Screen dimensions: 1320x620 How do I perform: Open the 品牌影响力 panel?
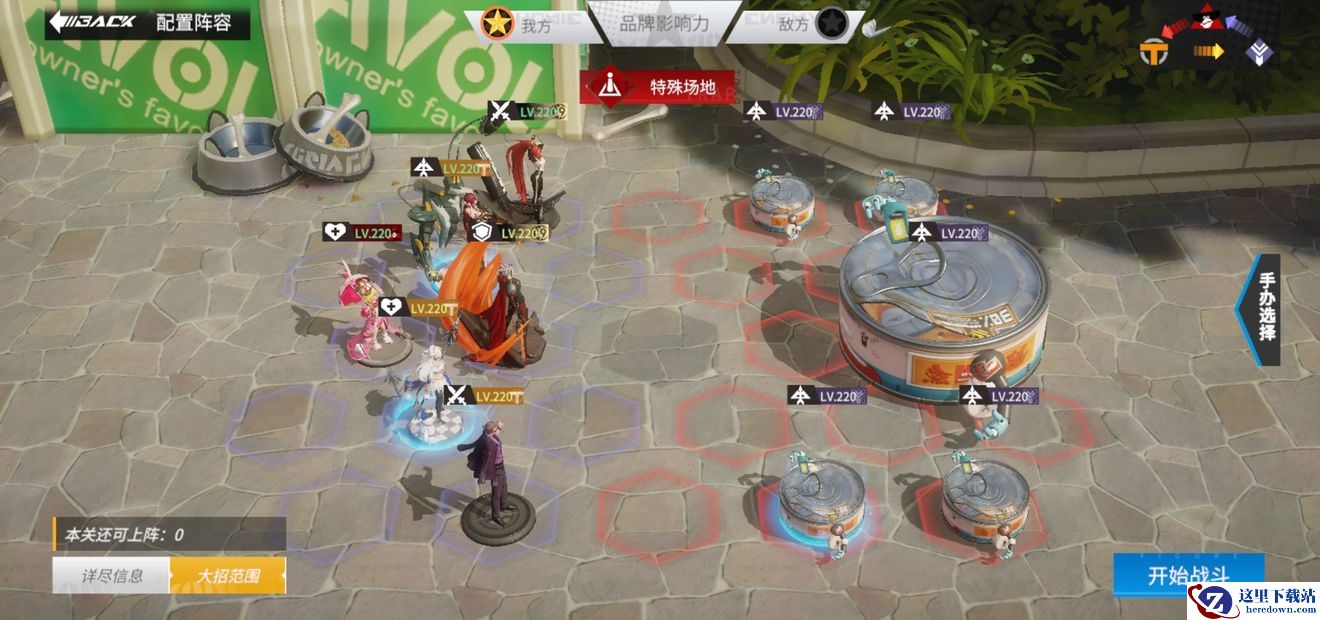click(663, 24)
